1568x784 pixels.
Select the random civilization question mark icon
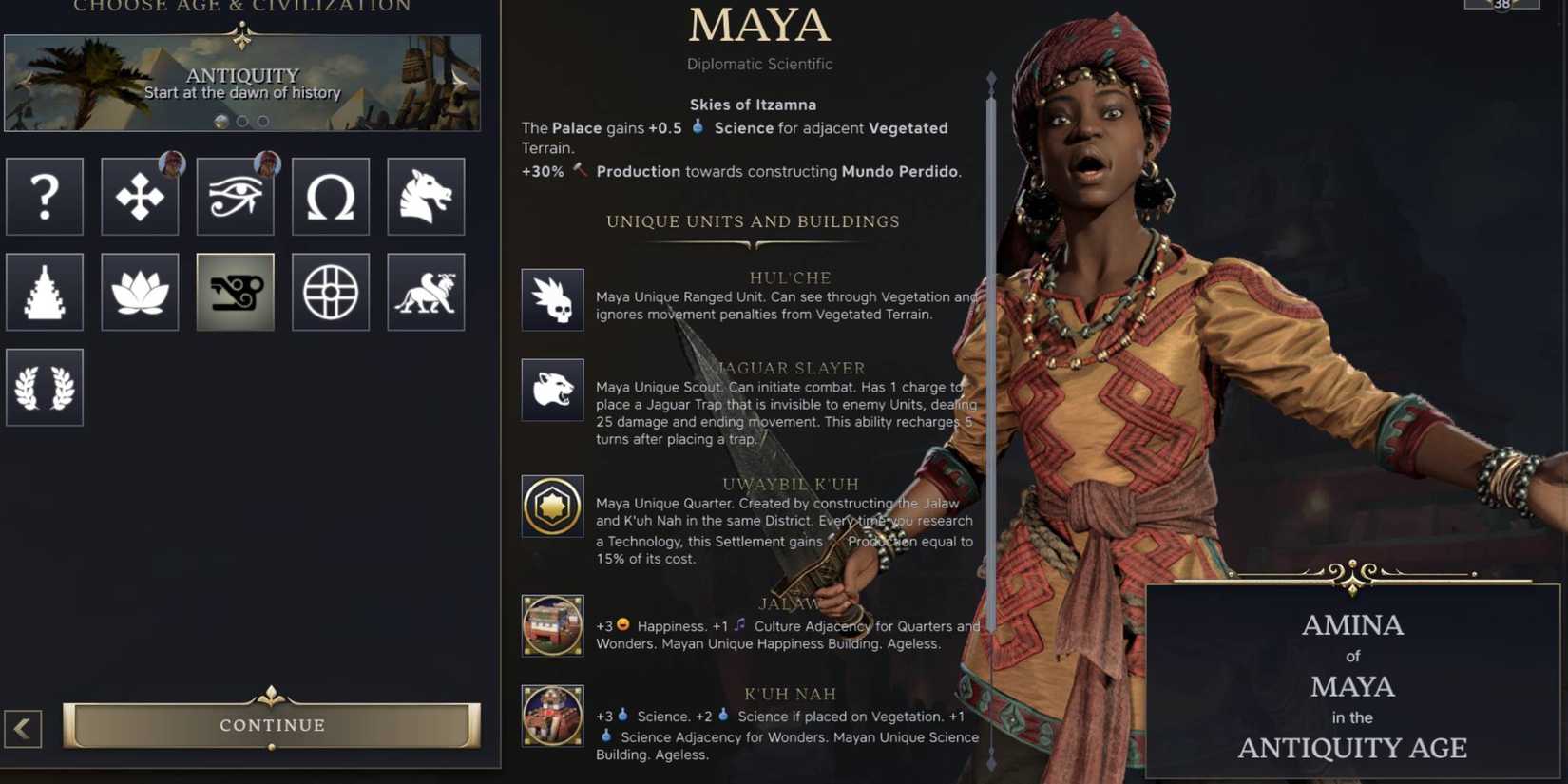[45, 197]
